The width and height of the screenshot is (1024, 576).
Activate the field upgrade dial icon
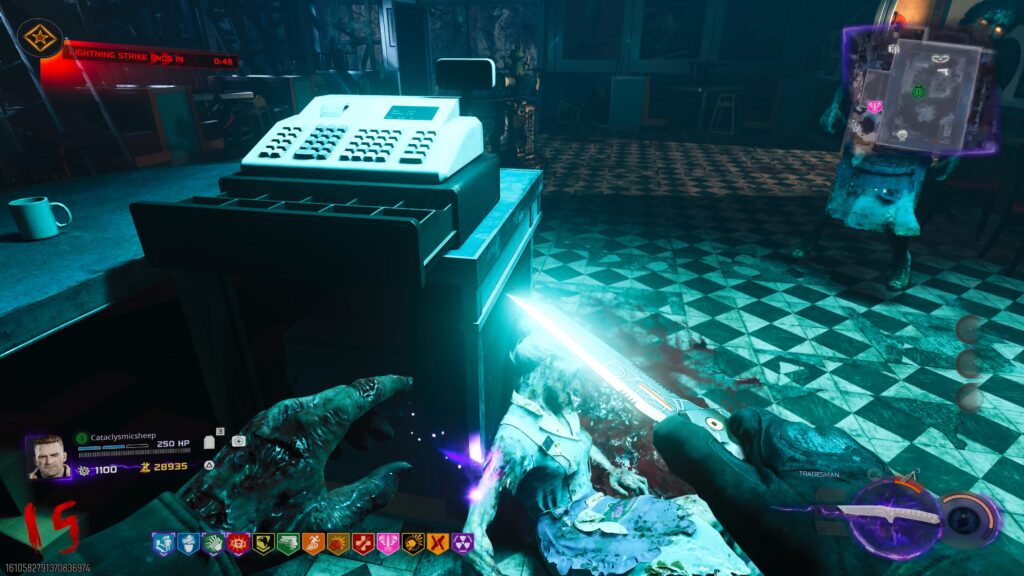coord(968,519)
